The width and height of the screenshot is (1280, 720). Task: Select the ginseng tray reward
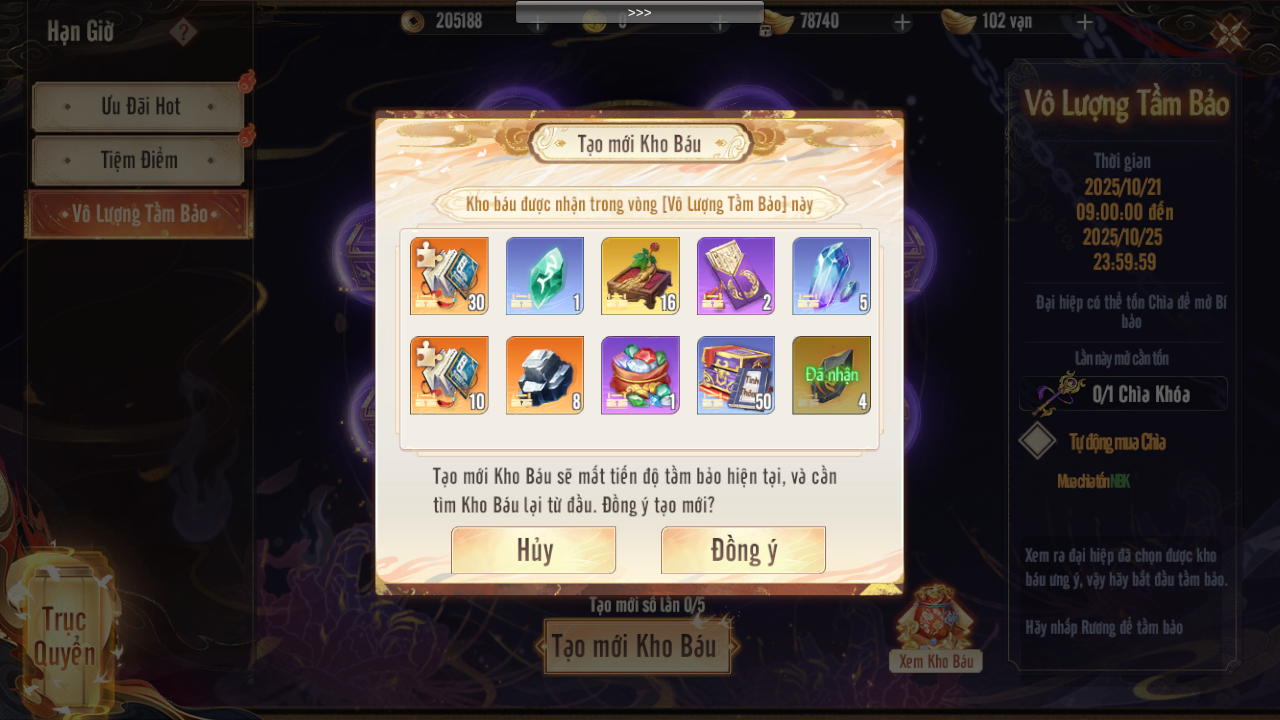pyautogui.click(x=640, y=276)
